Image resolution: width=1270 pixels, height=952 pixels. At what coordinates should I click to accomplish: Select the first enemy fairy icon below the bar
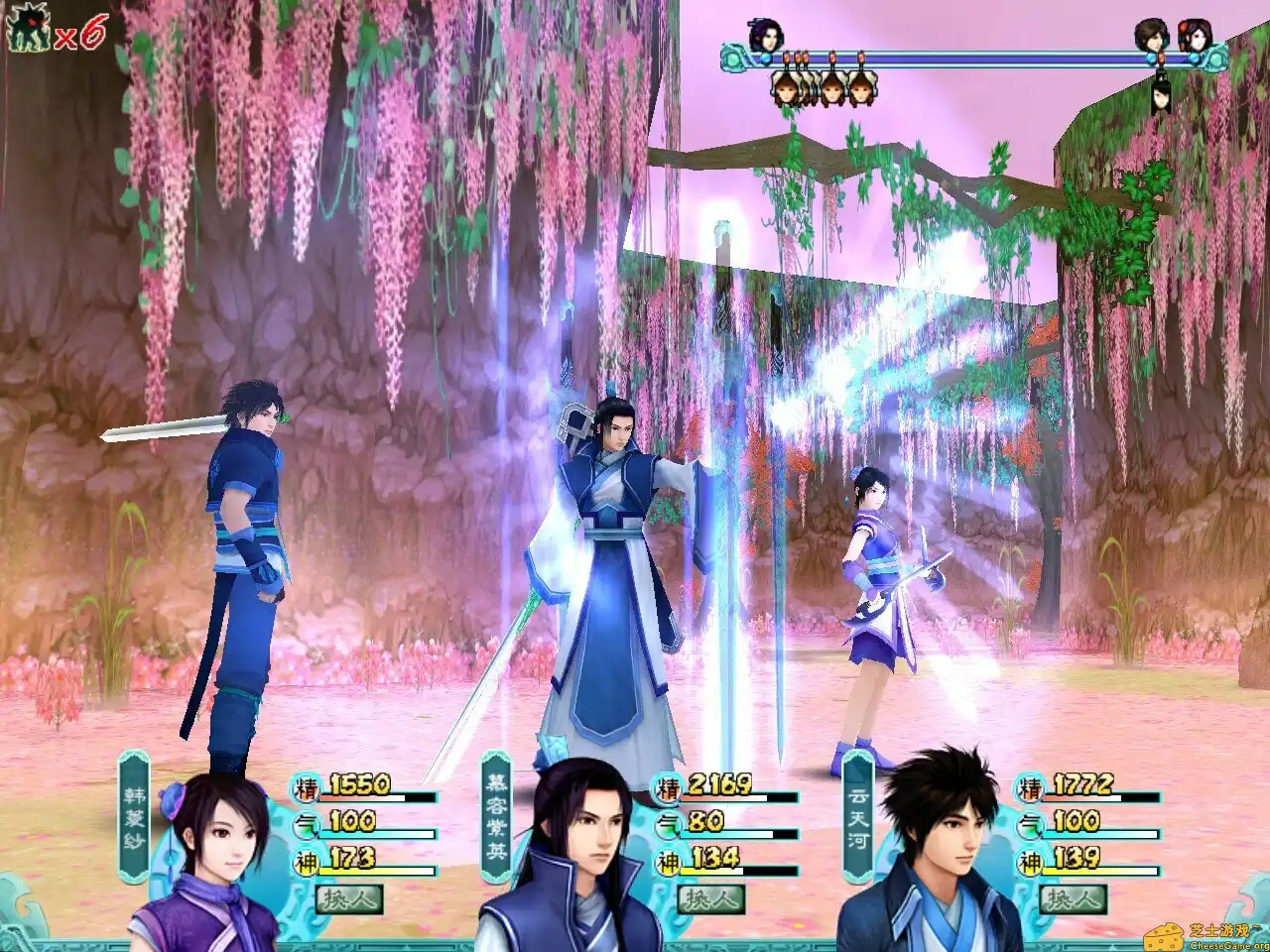tap(788, 92)
